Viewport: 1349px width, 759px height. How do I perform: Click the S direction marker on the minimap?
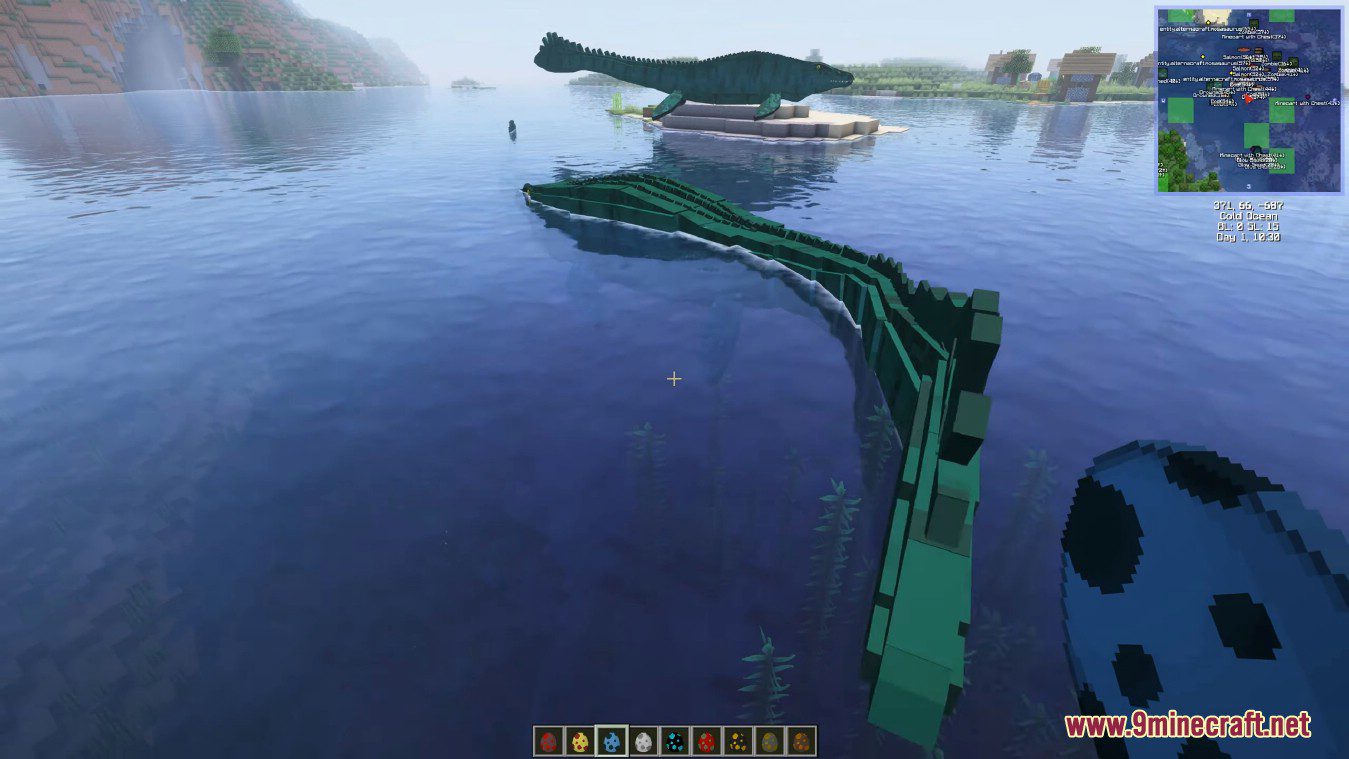click(x=1248, y=187)
